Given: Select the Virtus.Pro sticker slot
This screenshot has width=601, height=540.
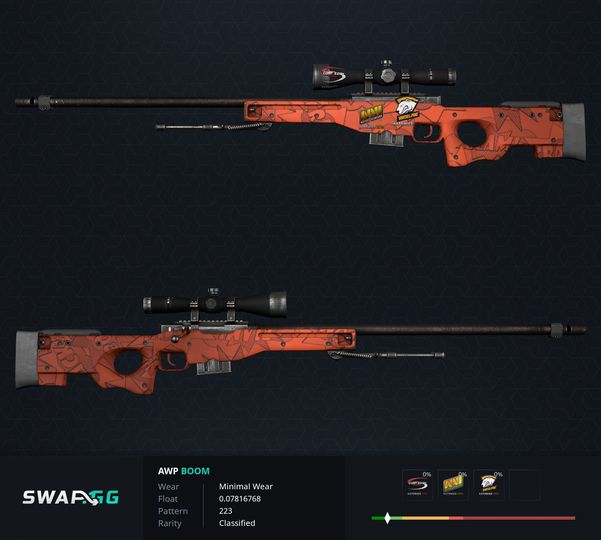Looking at the screenshot, I should pos(490,485).
